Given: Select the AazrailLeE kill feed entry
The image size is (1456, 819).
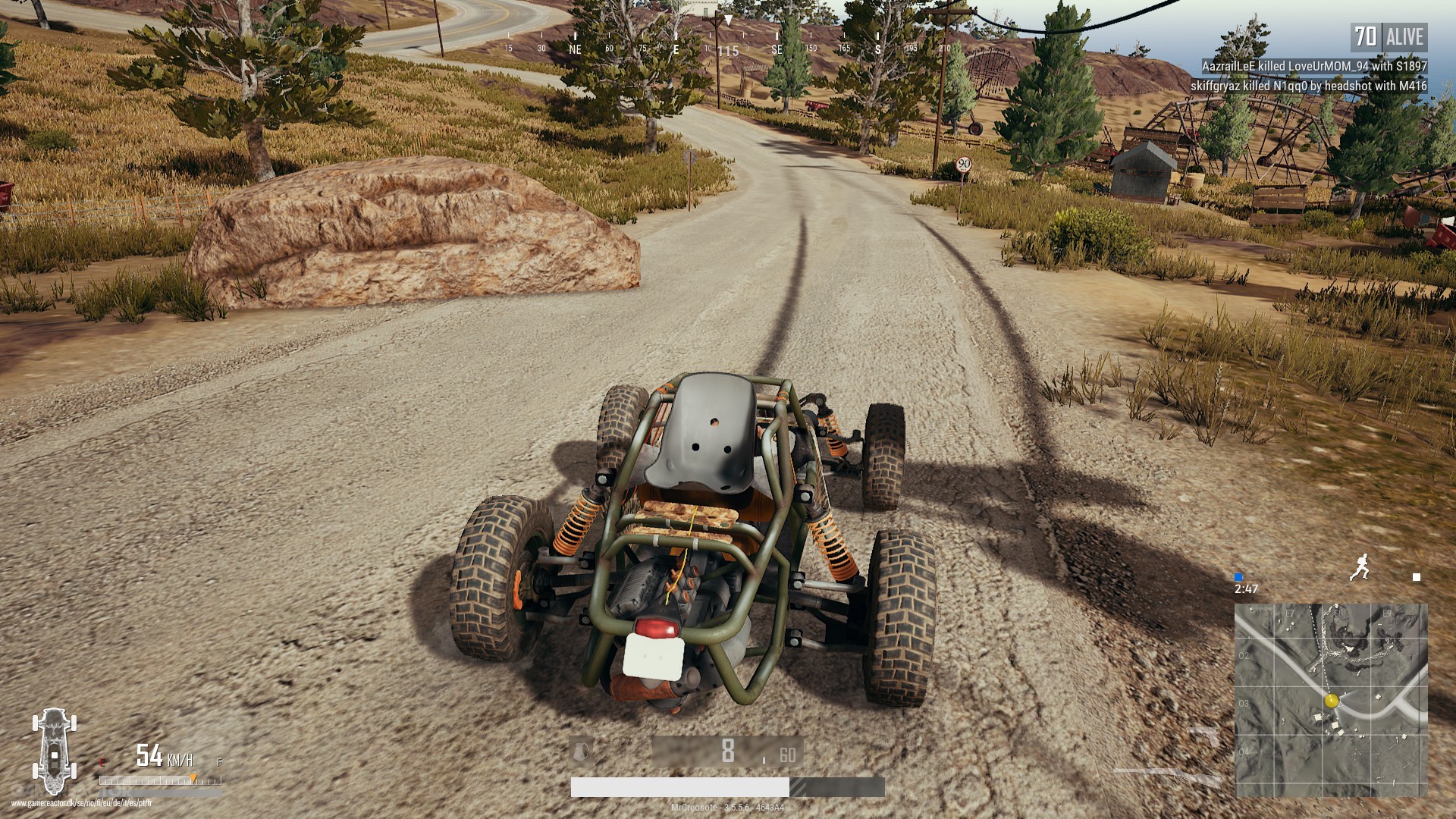Looking at the screenshot, I should click(x=1314, y=67).
